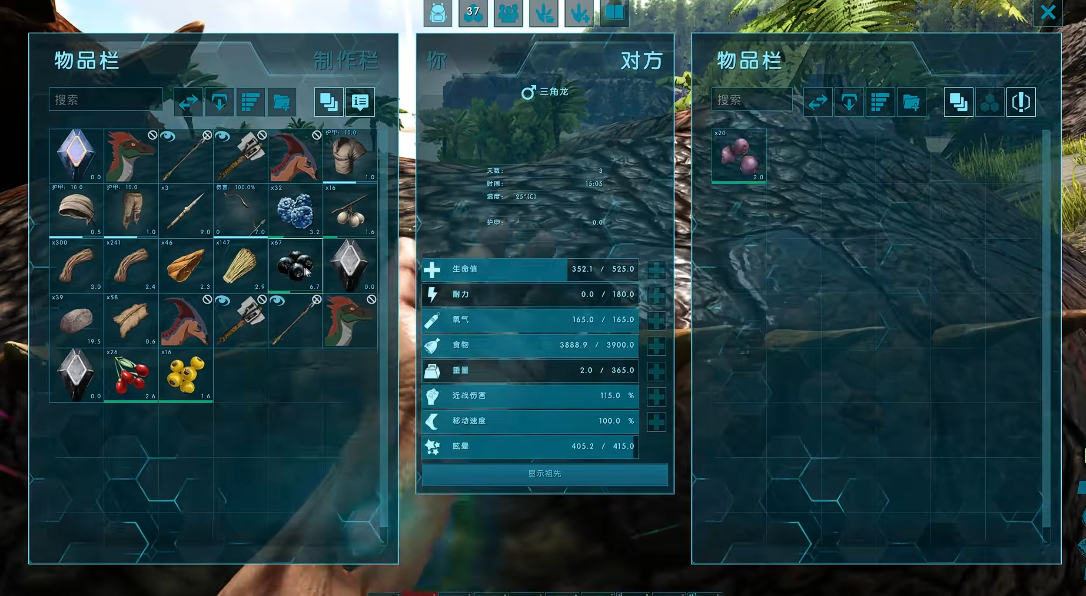Open the backpack icon at the top
The width and height of the screenshot is (1086, 596).
(x=438, y=13)
